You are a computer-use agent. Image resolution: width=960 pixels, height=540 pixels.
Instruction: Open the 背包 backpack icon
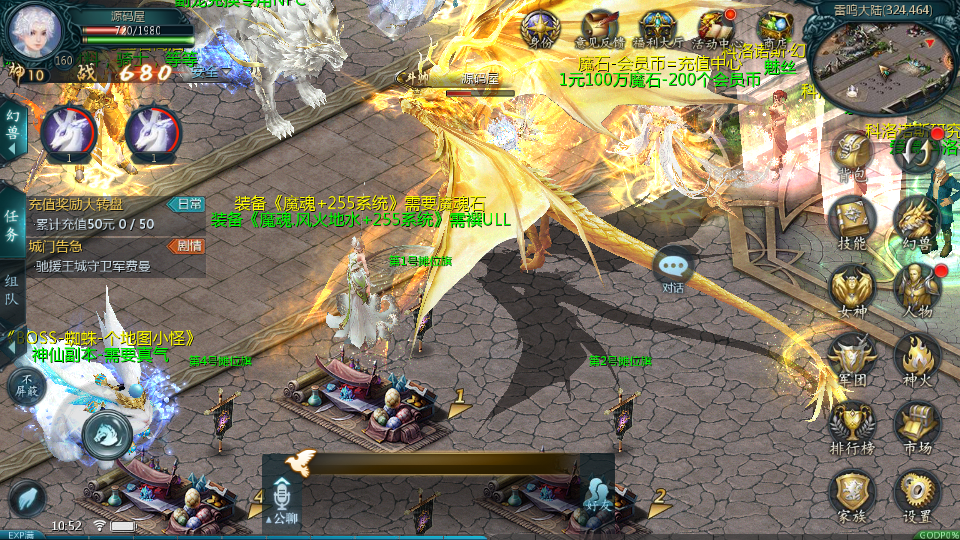pos(853,155)
